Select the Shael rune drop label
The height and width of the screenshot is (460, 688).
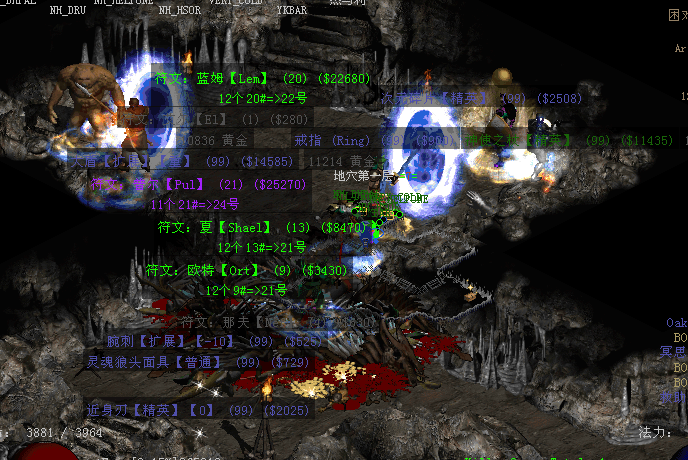266,227
